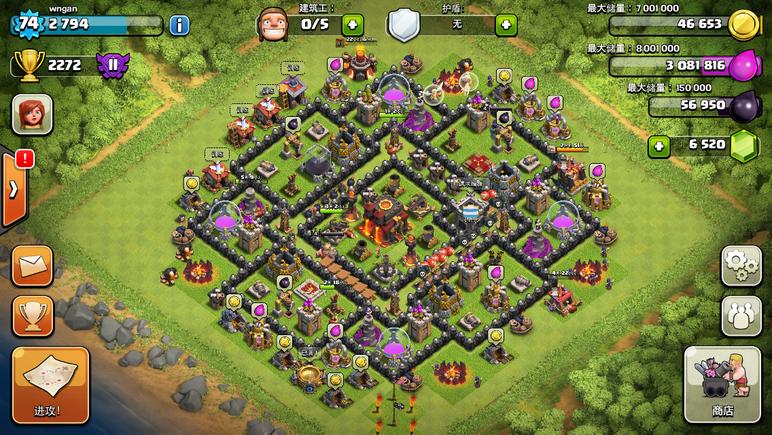The image size is (772, 435).
Task: Expand the side arrow tab
Action: 12,189
